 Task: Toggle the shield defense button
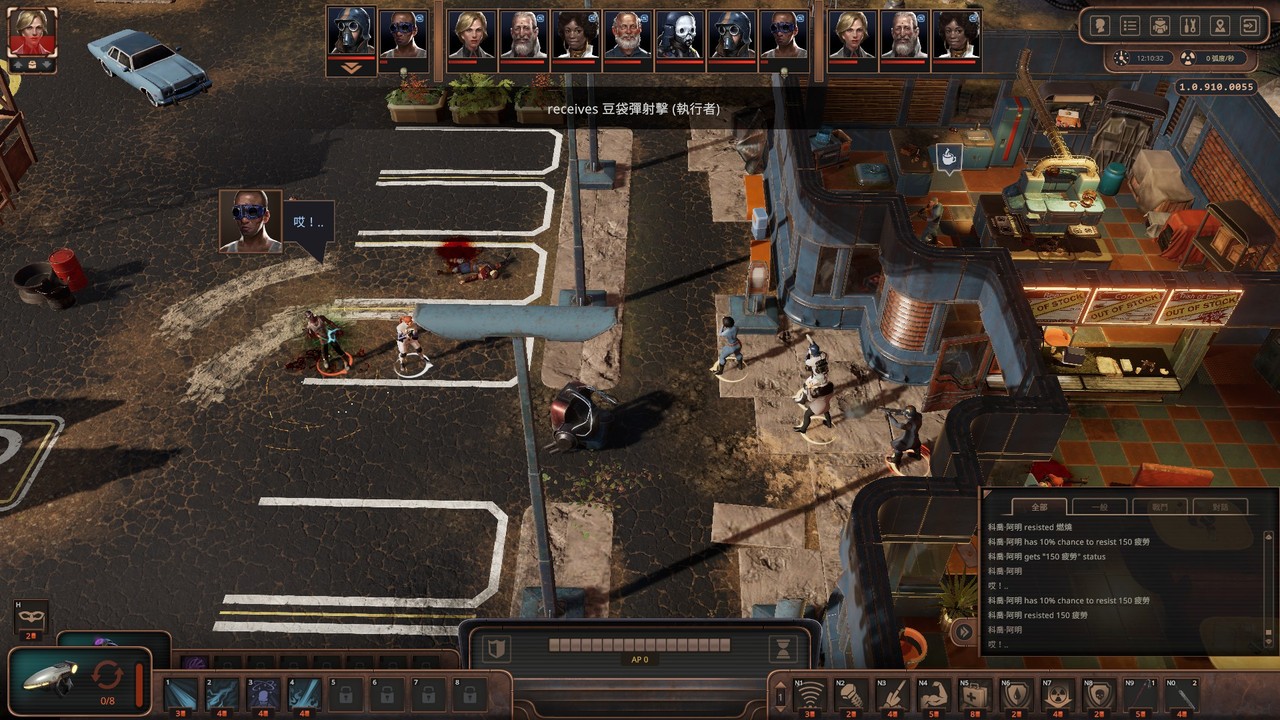click(494, 650)
